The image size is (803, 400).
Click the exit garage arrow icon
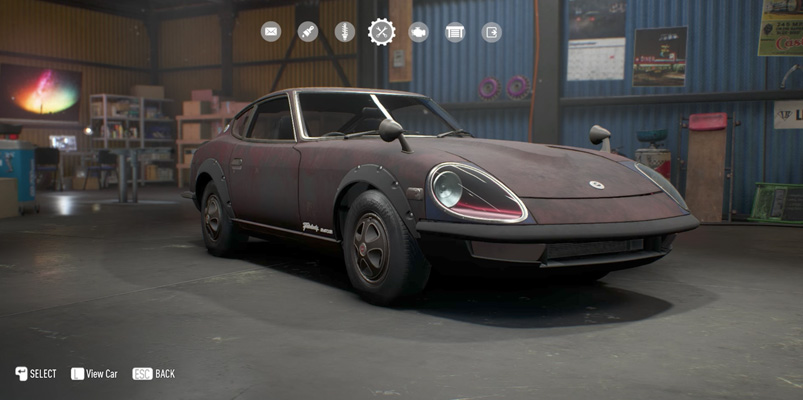point(491,32)
